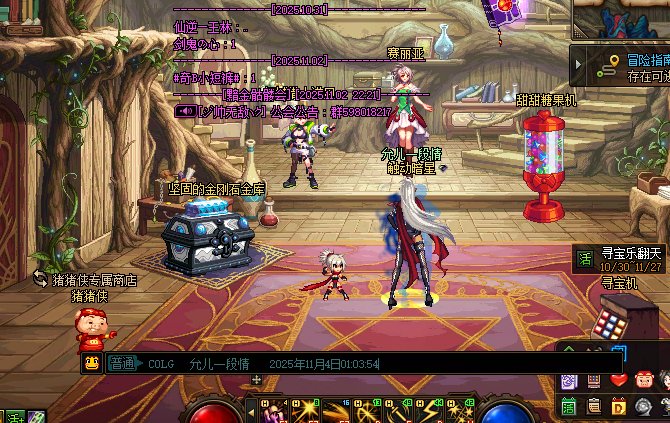
Task: Open the pig-face icon in the menu
Action: tap(643, 380)
